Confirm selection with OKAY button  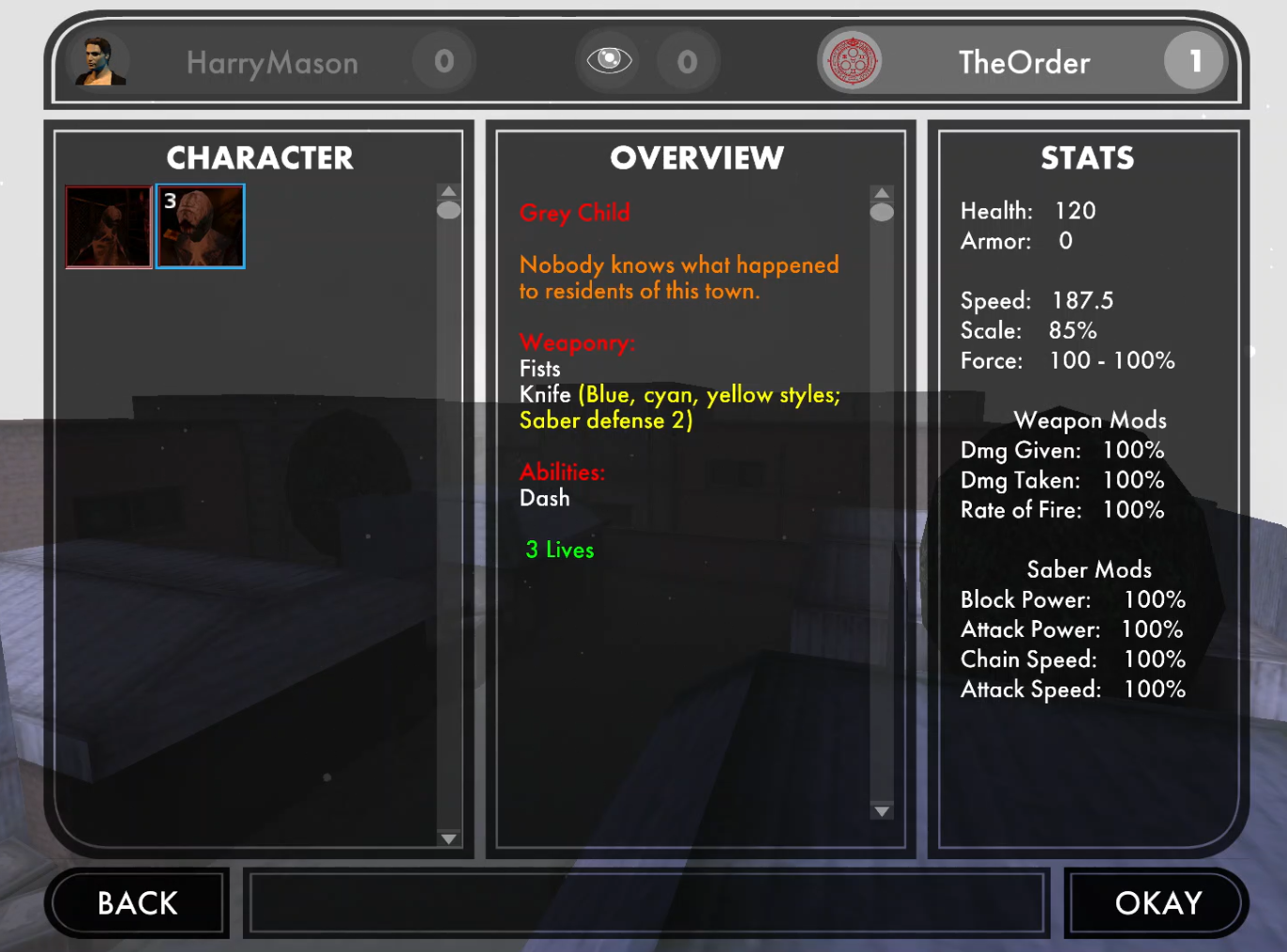pyautogui.click(x=1157, y=902)
